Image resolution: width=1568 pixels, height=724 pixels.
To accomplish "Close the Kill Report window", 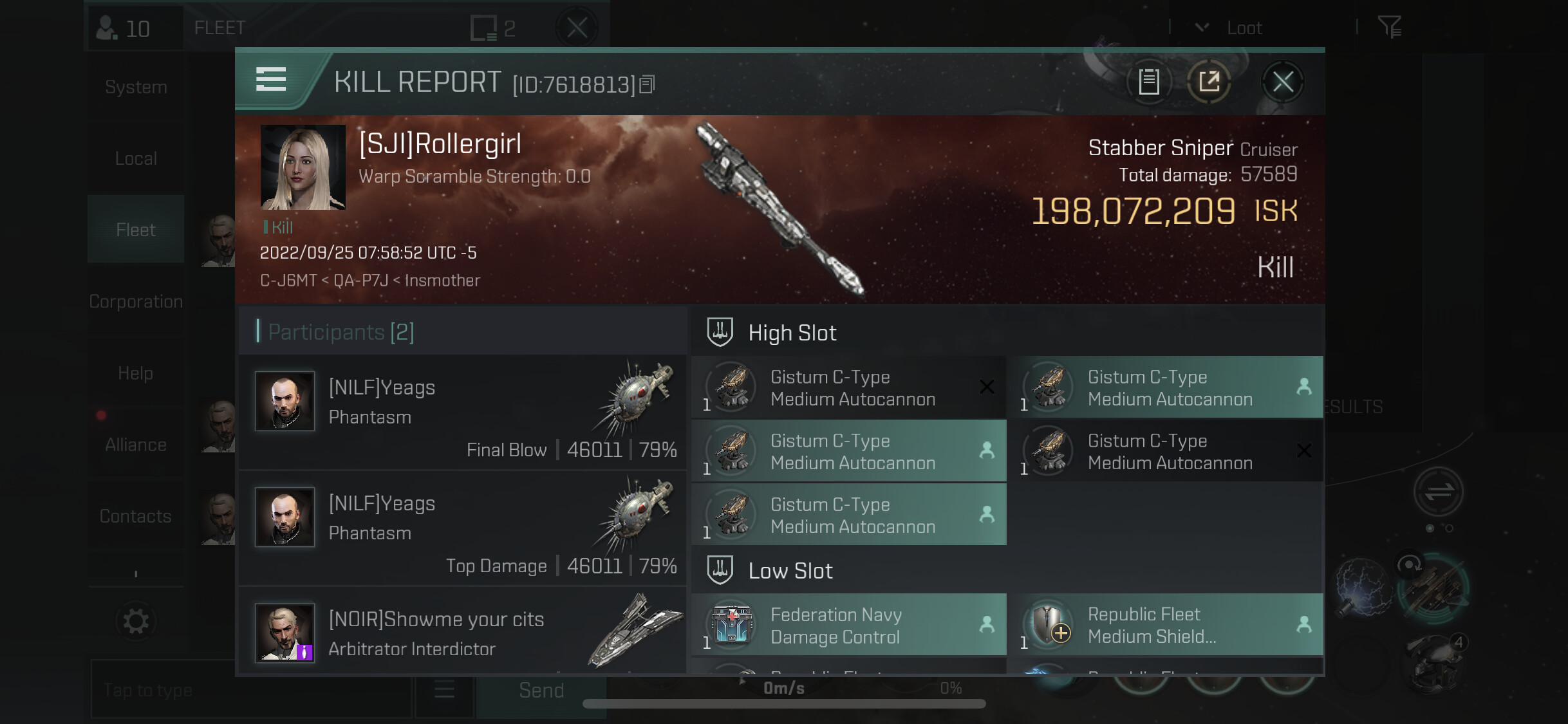I will pyautogui.click(x=1282, y=82).
